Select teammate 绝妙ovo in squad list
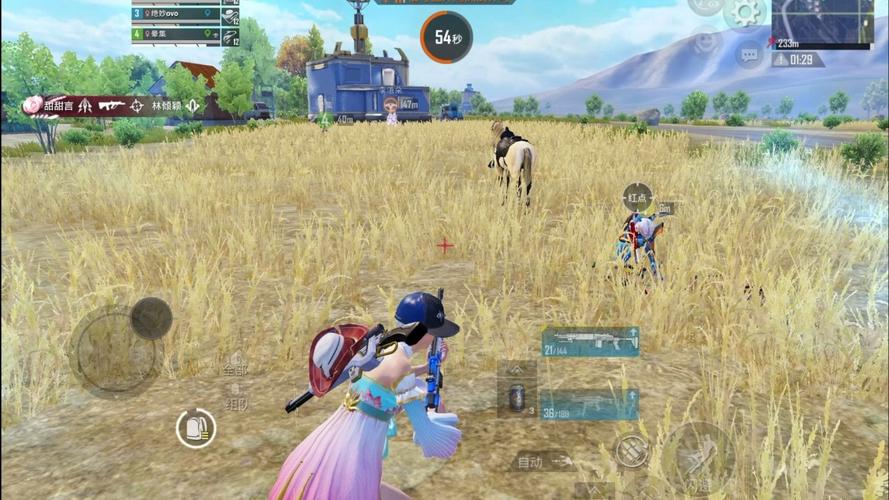889x500 pixels. [176, 14]
